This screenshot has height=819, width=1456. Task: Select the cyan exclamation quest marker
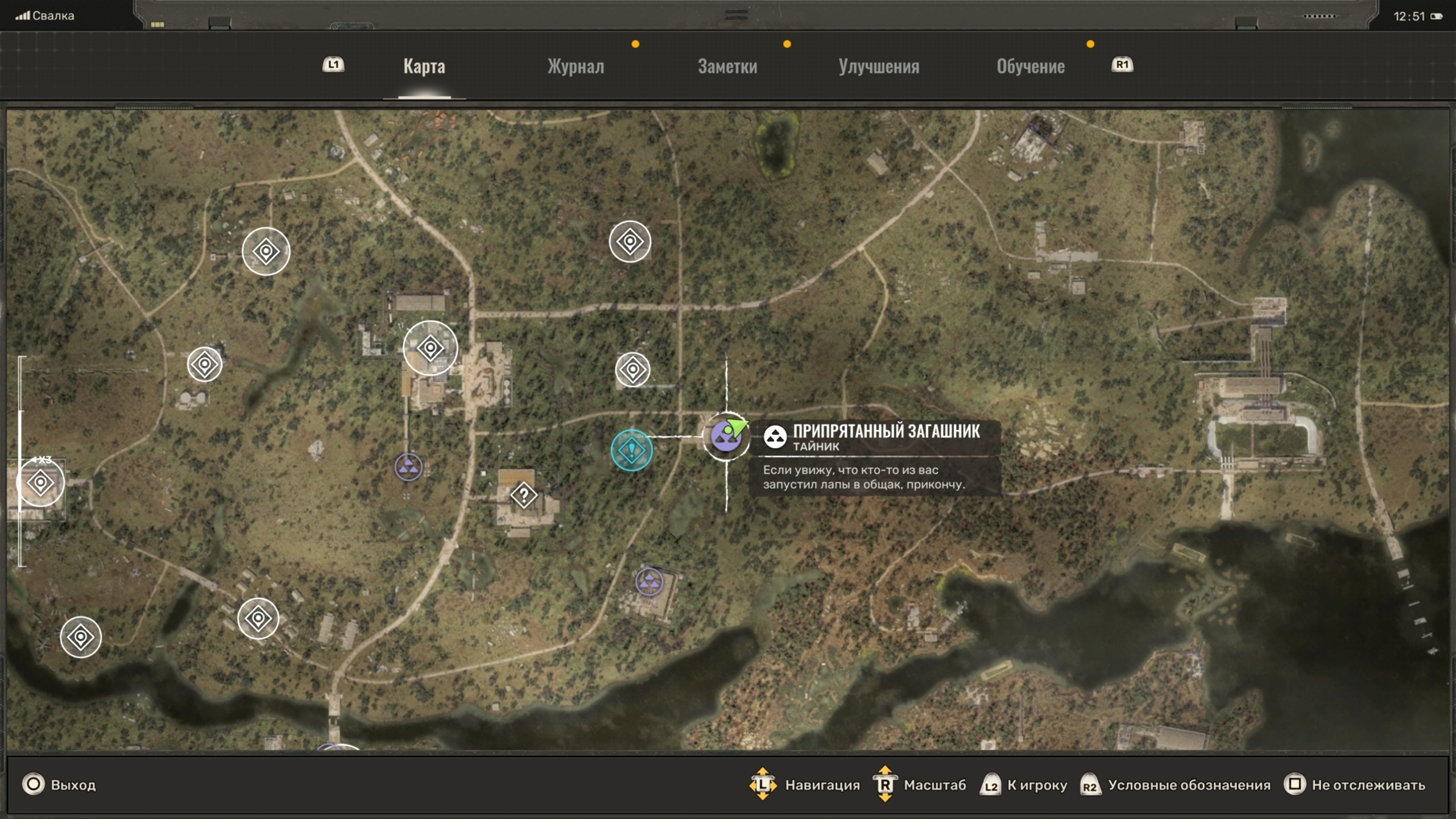pyautogui.click(x=632, y=450)
